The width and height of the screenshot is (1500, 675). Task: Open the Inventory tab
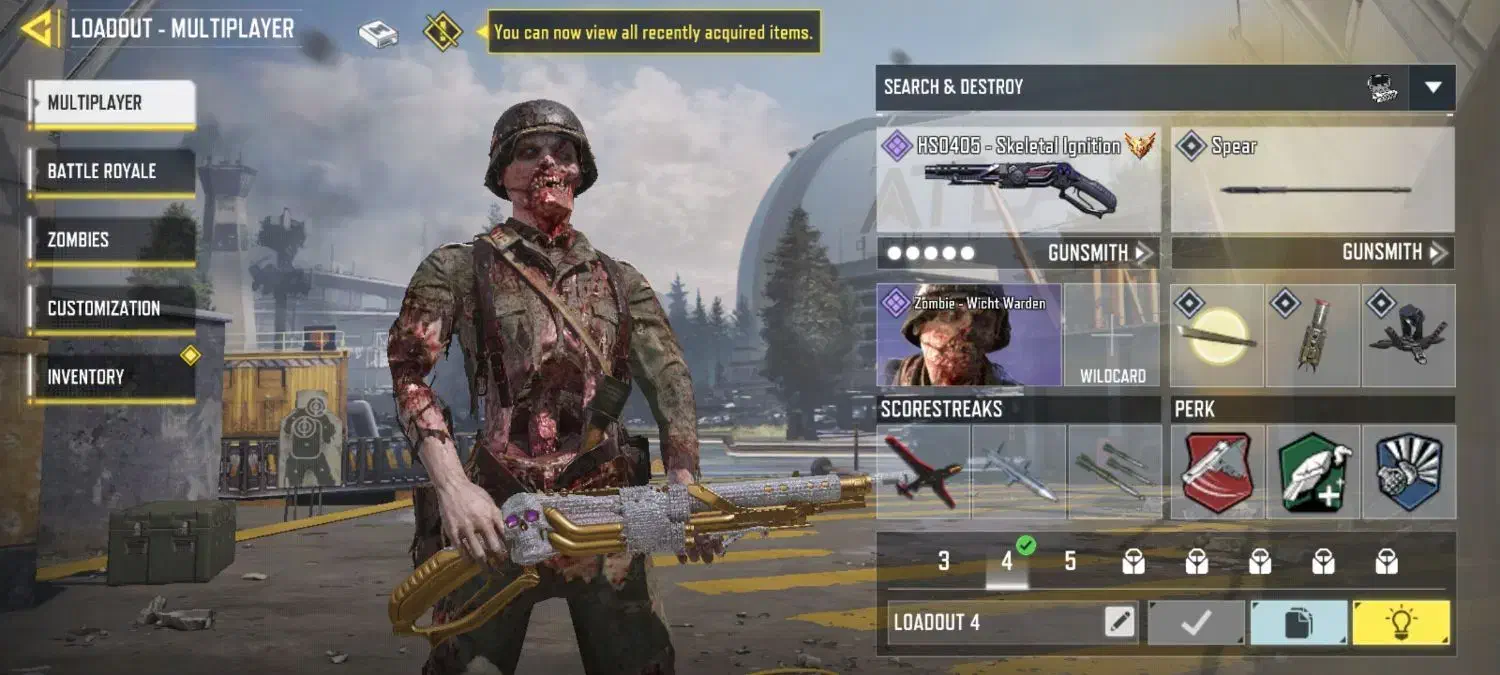pos(111,377)
